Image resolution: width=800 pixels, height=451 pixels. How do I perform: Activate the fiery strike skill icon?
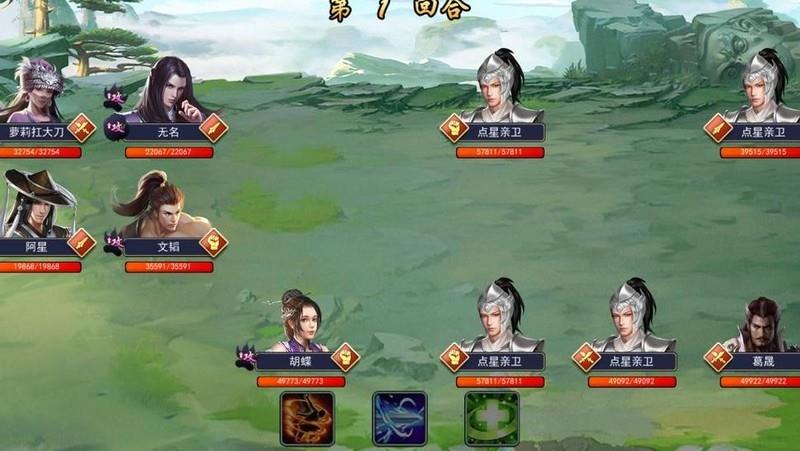click(x=307, y=418)
